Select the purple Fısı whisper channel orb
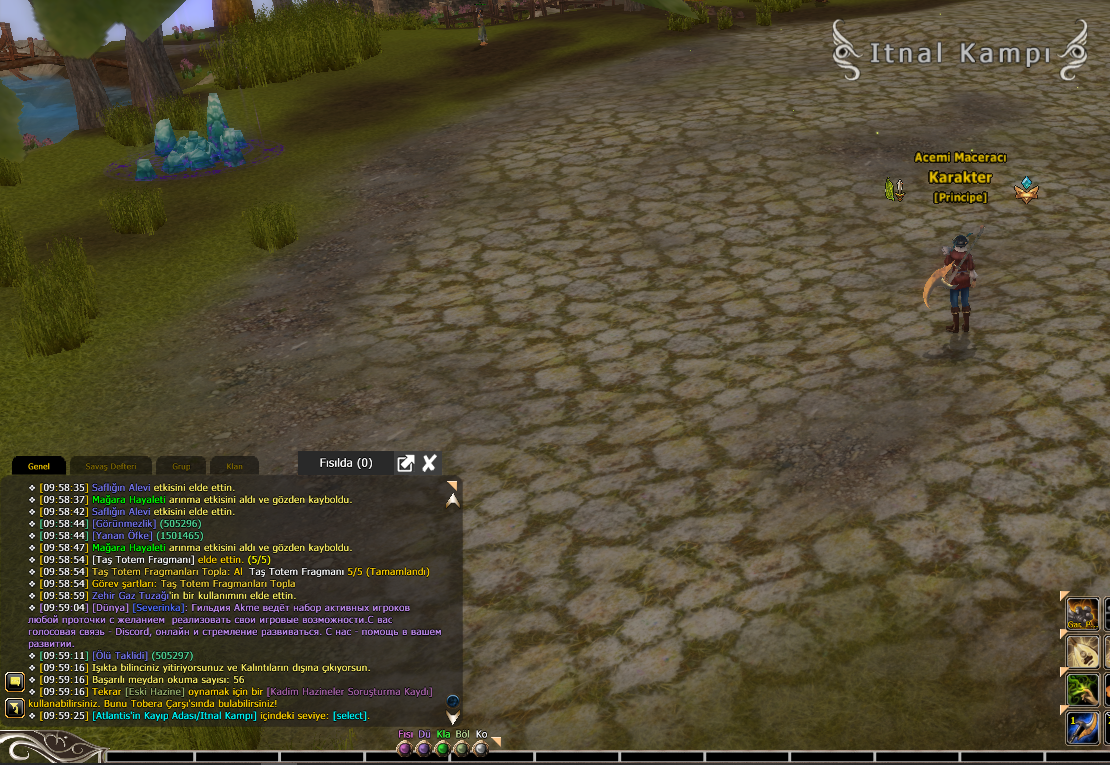Viewport: 1110px width, 765px height. (404, 748)
